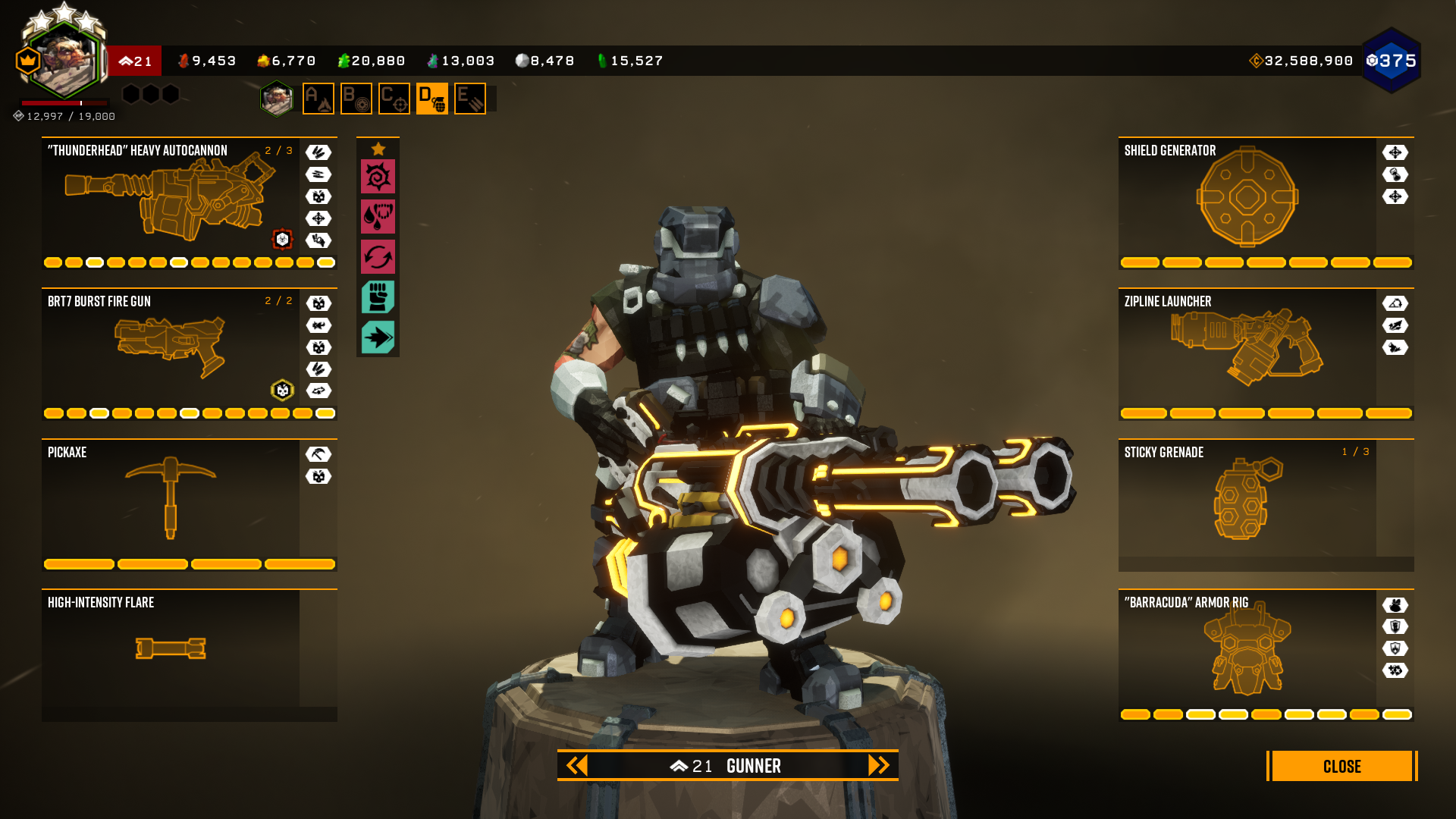Close the equipment loadout screen
The width and height of the screenshot is (1456, 819).
point(1341,766)
